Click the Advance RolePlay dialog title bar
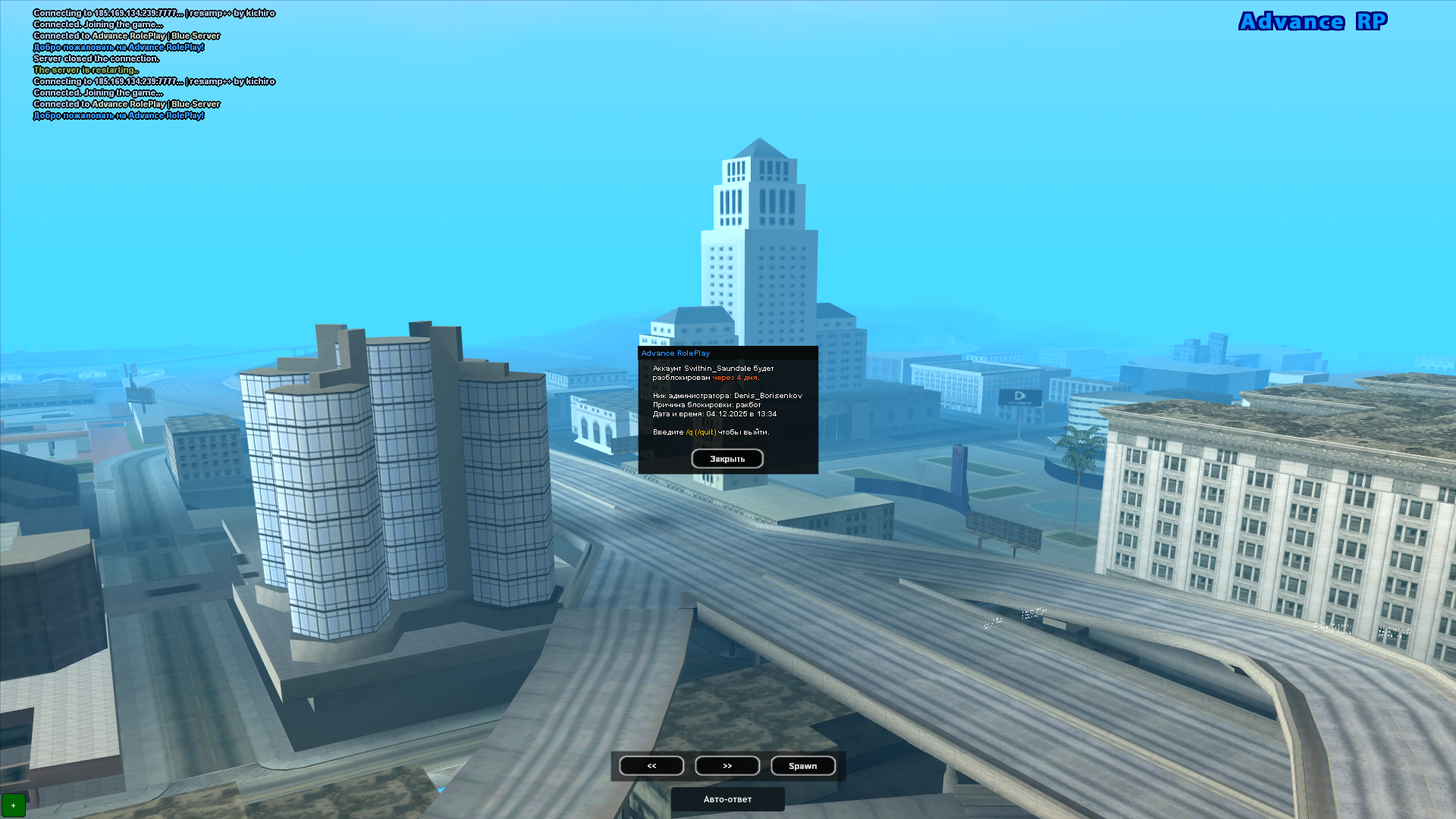The width and height of the screenshot is (1456, 819). click(675, 353)
